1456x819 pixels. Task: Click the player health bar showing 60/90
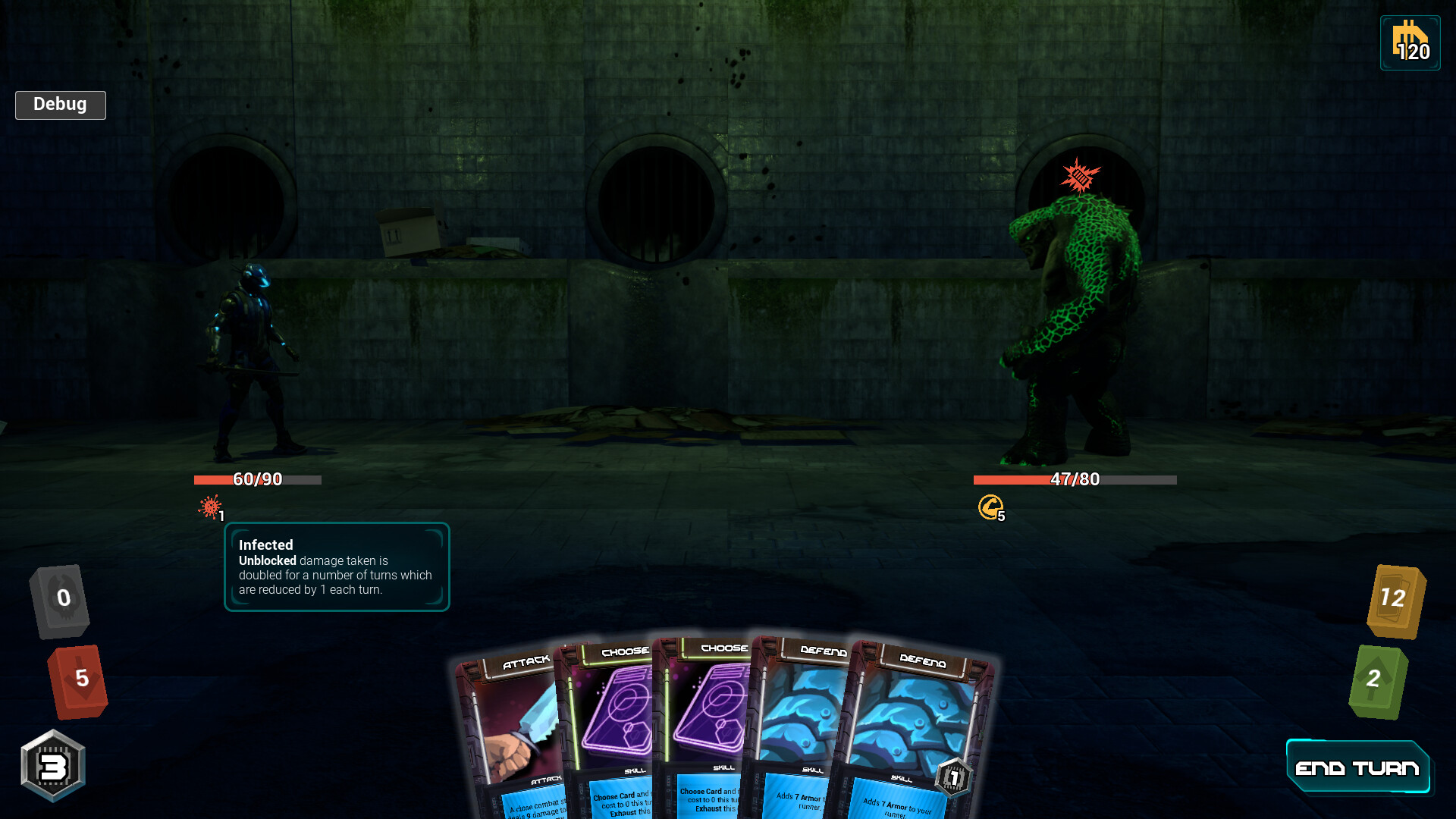point(257,479)
